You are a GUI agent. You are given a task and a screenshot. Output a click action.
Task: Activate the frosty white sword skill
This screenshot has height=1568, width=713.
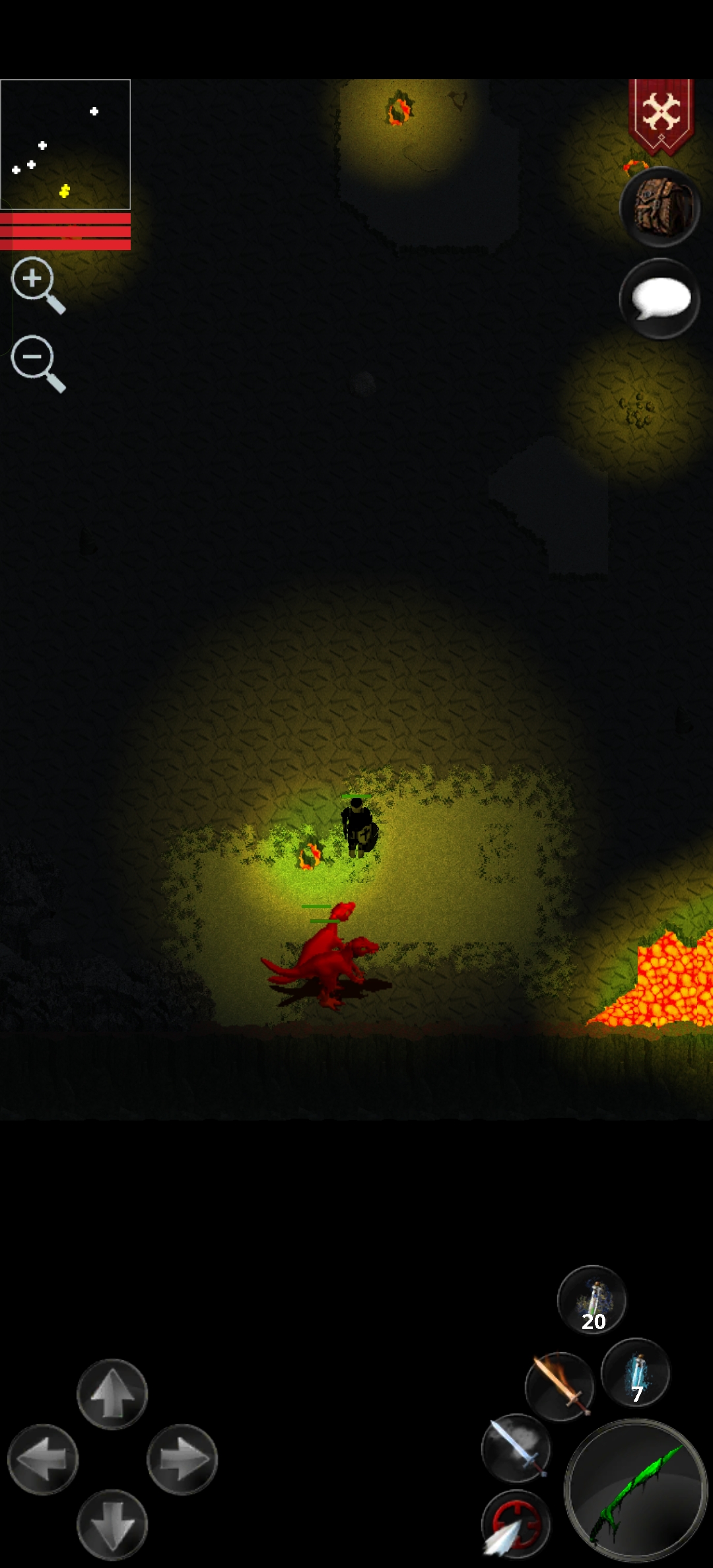coord(516,1448)
